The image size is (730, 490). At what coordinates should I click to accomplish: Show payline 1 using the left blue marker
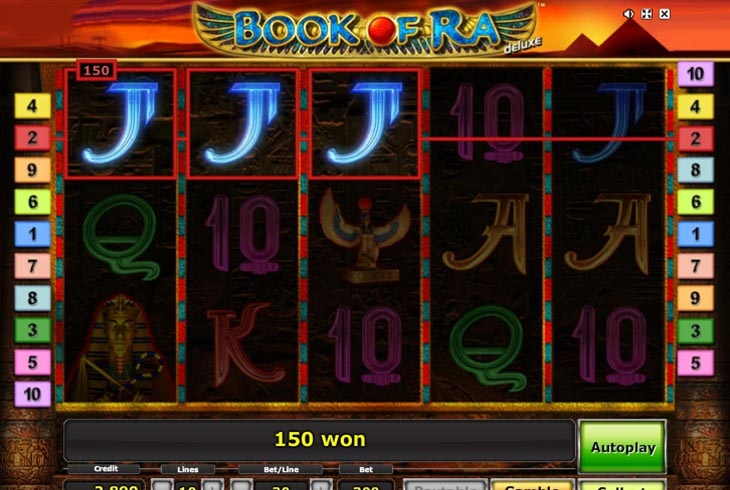click(x=32, y=234)
